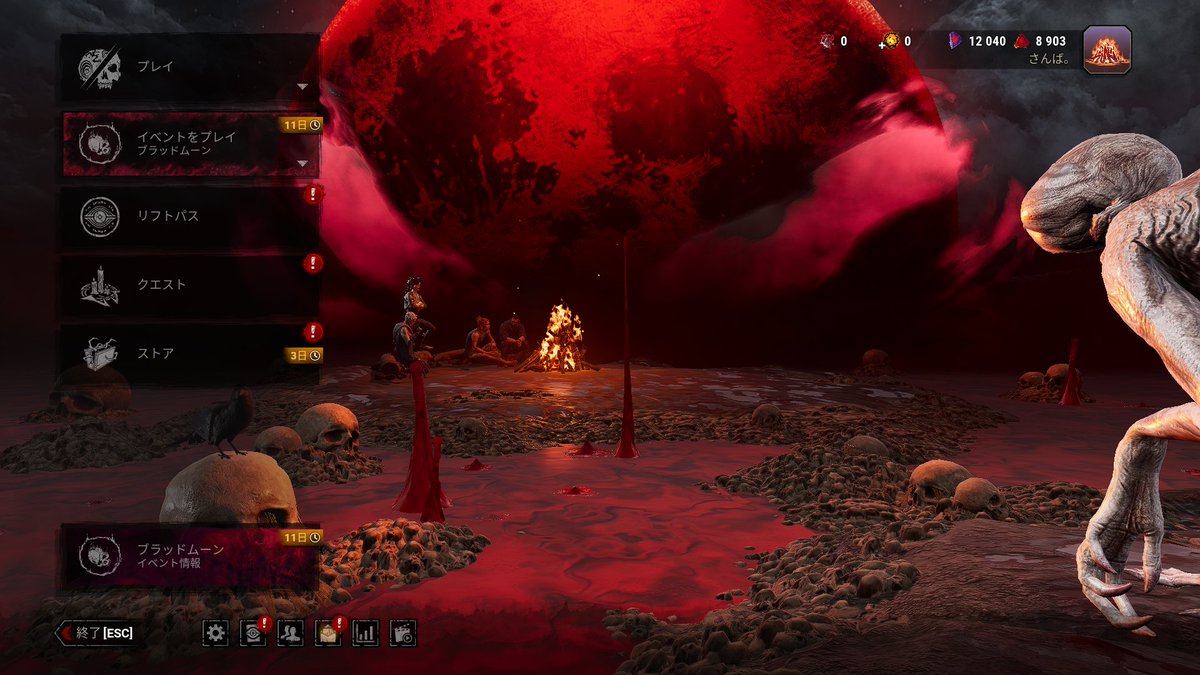View ブラッドムーン event information panel
The image size is (1200, 675).
[189, 556]
